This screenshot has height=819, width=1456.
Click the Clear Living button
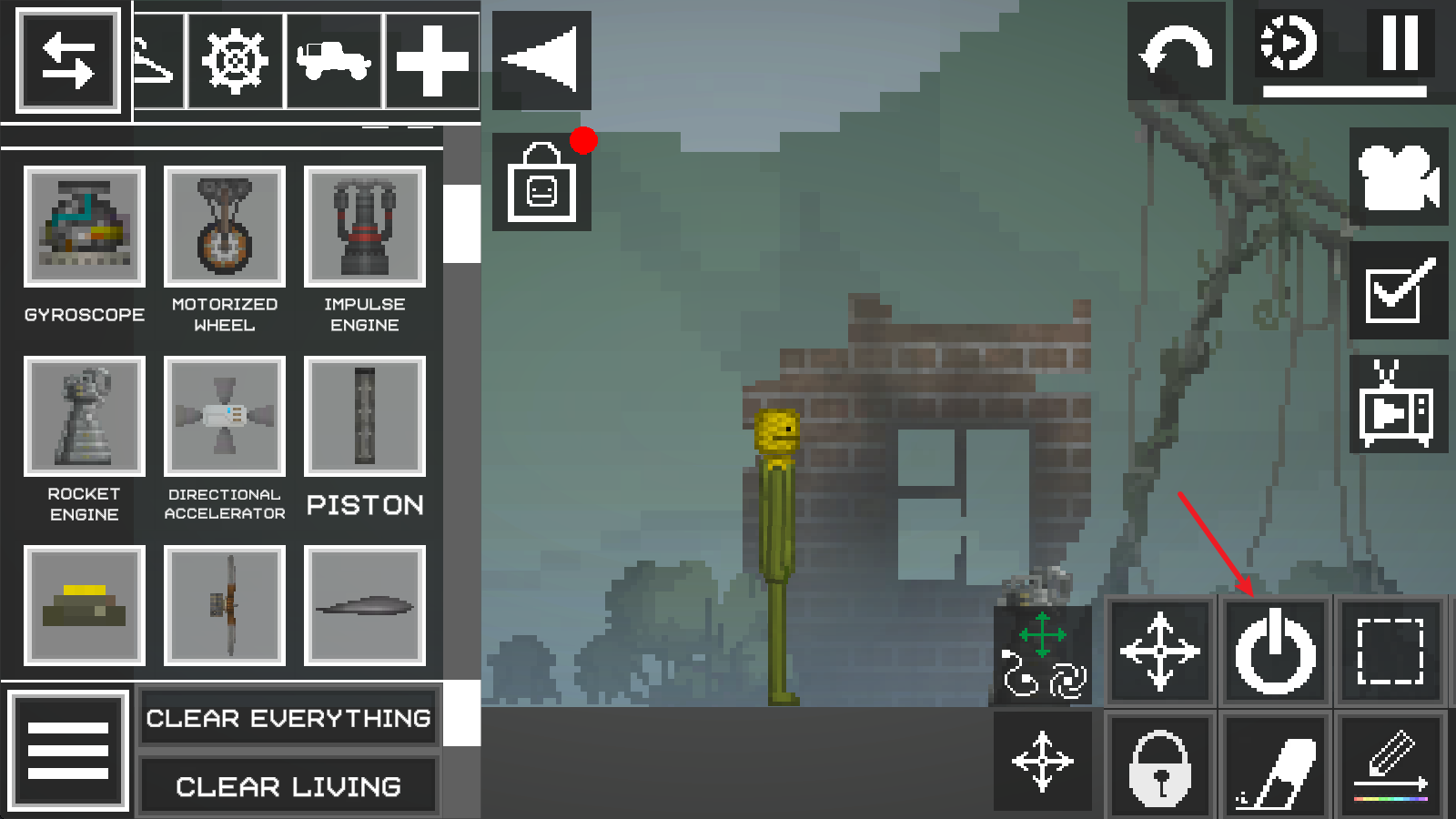click(288, 786)
